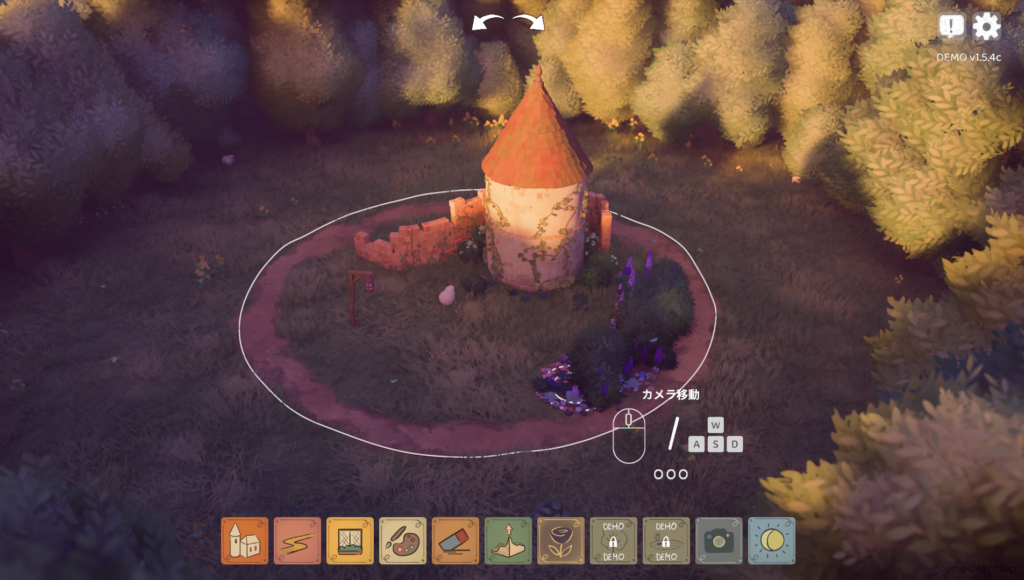The width and height of the screenshot is (1024, 580).
Task: Click the undo arrow
Action: pyautogui.click(x=487, y=23)
